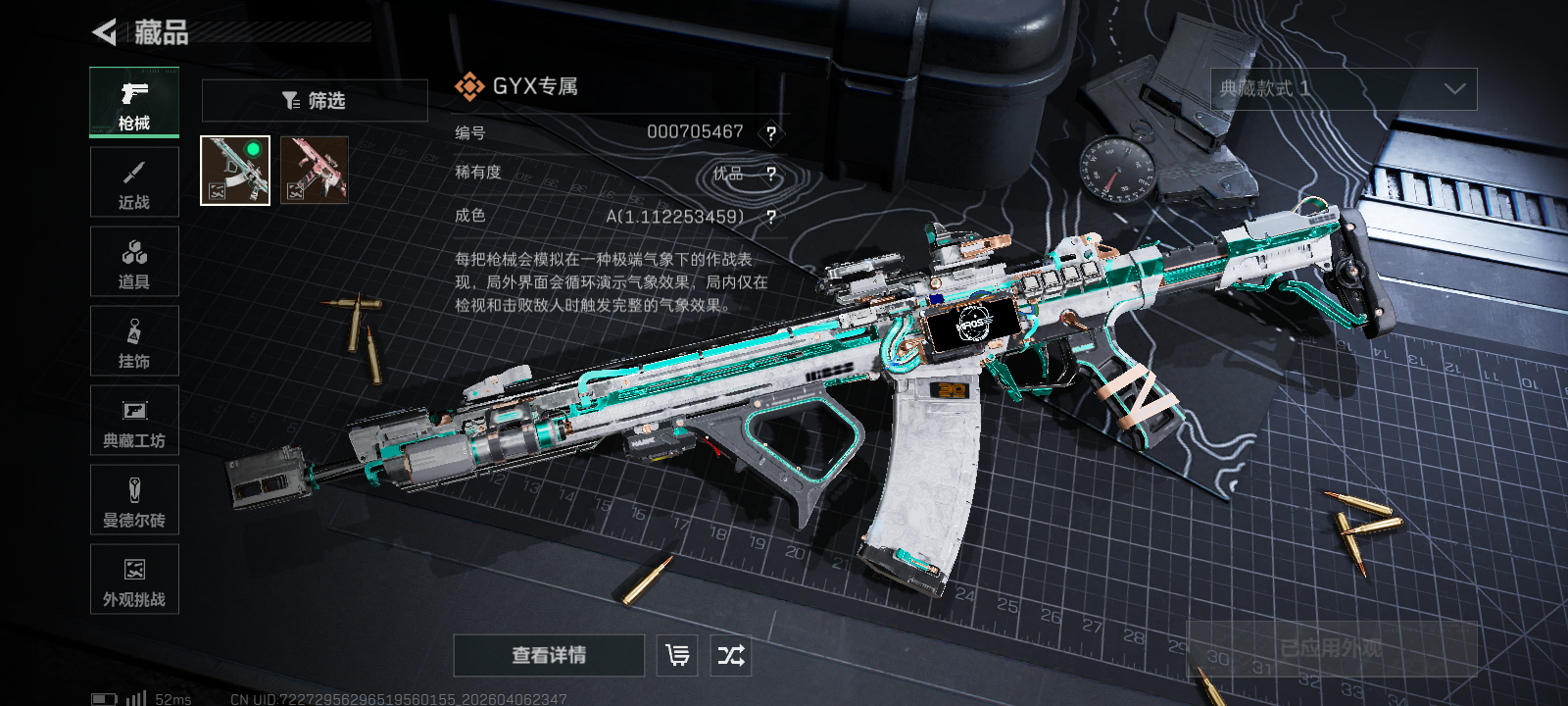
Task: Switch to the 曼德尔砖 tab
Action: click(134, 500)
